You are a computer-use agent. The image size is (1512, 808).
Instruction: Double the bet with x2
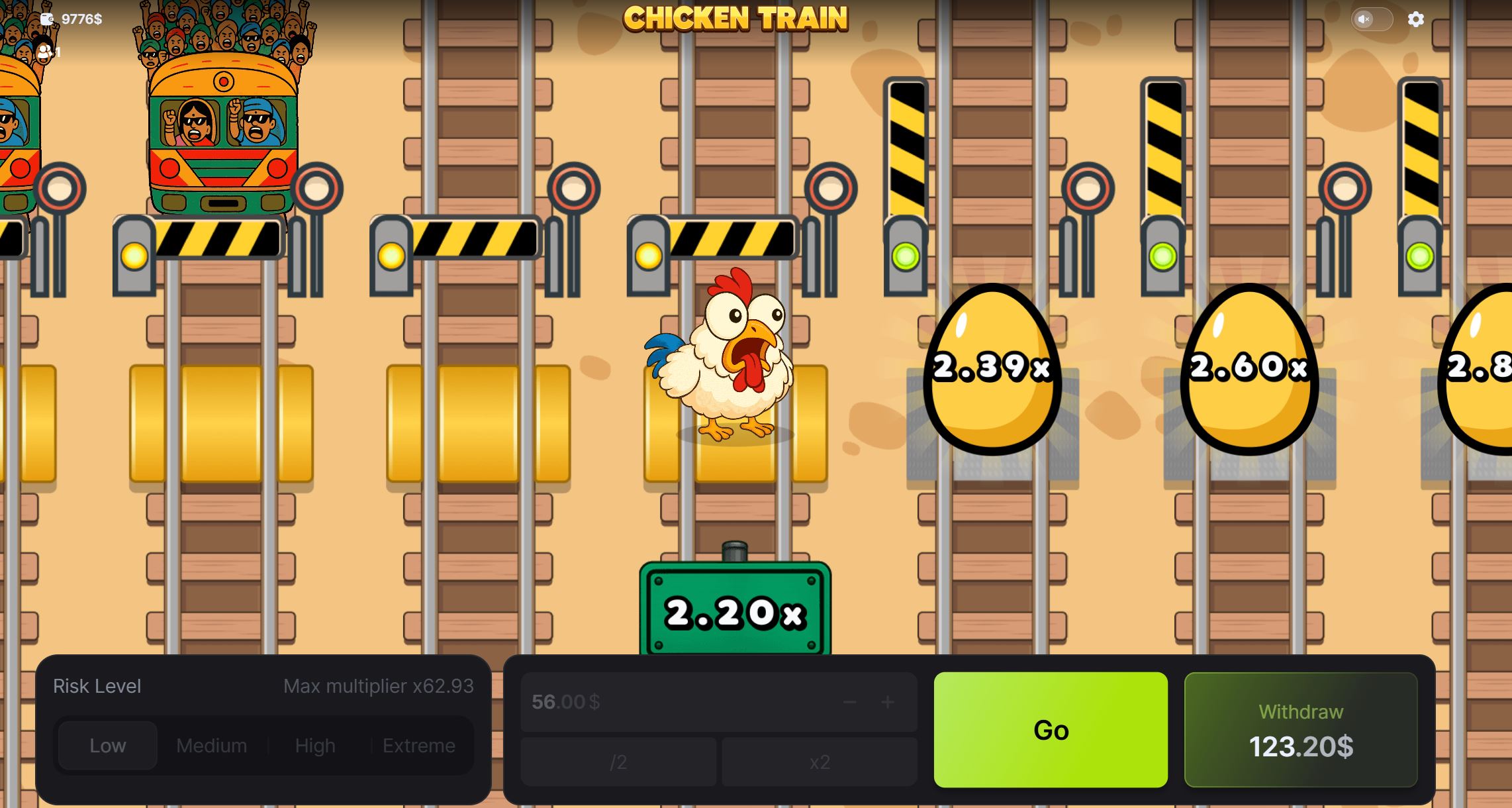pyautogui.click(x=819, y=762)
